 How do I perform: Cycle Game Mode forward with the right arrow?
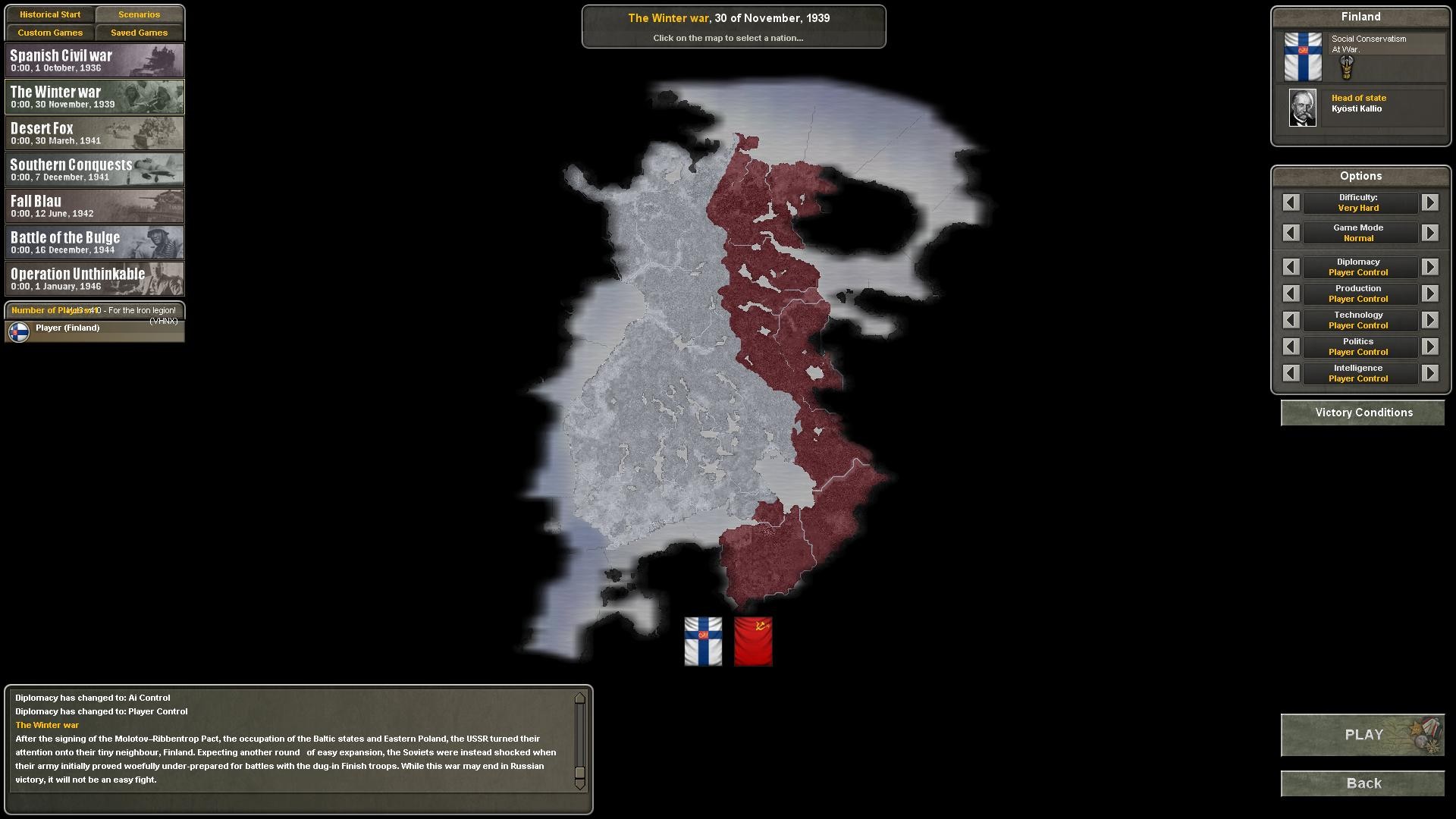(1431, 233)
